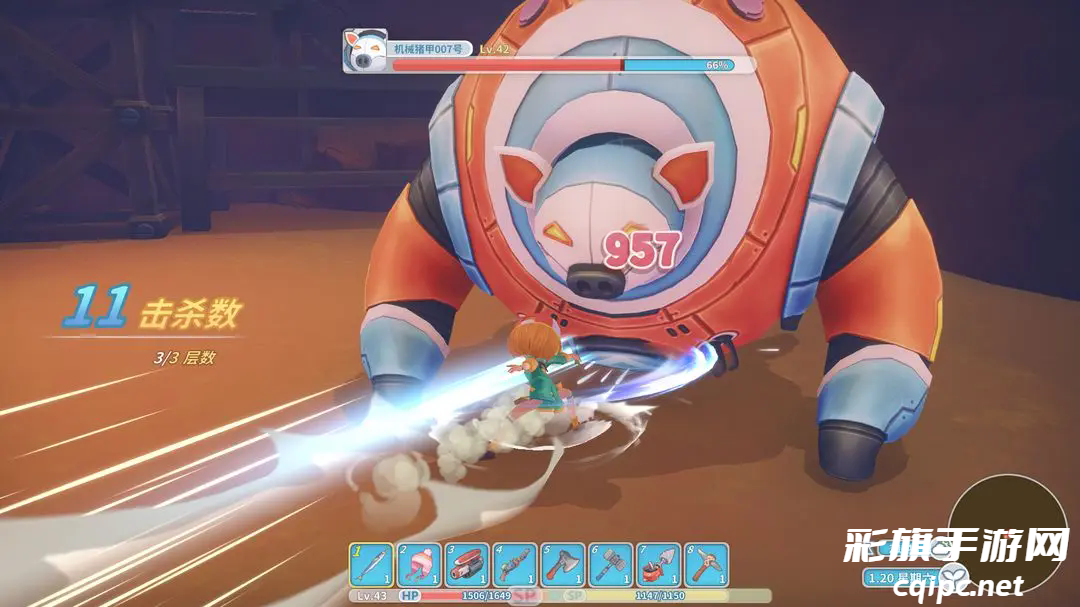Equip the red cannon launcher in slot 3
Viewport: 1080px width, 607px height.
[467, 565]
